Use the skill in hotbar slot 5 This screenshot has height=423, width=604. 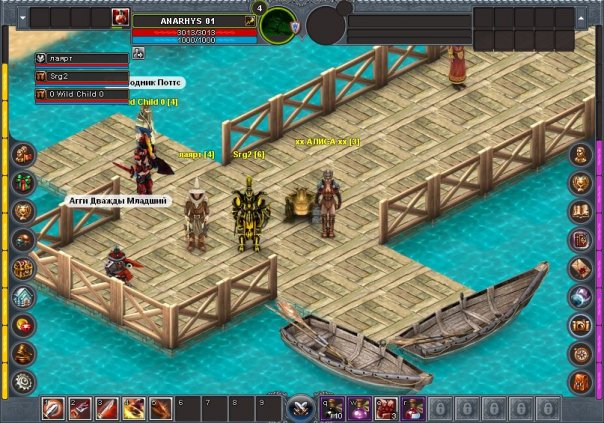(x=158, y=408)
